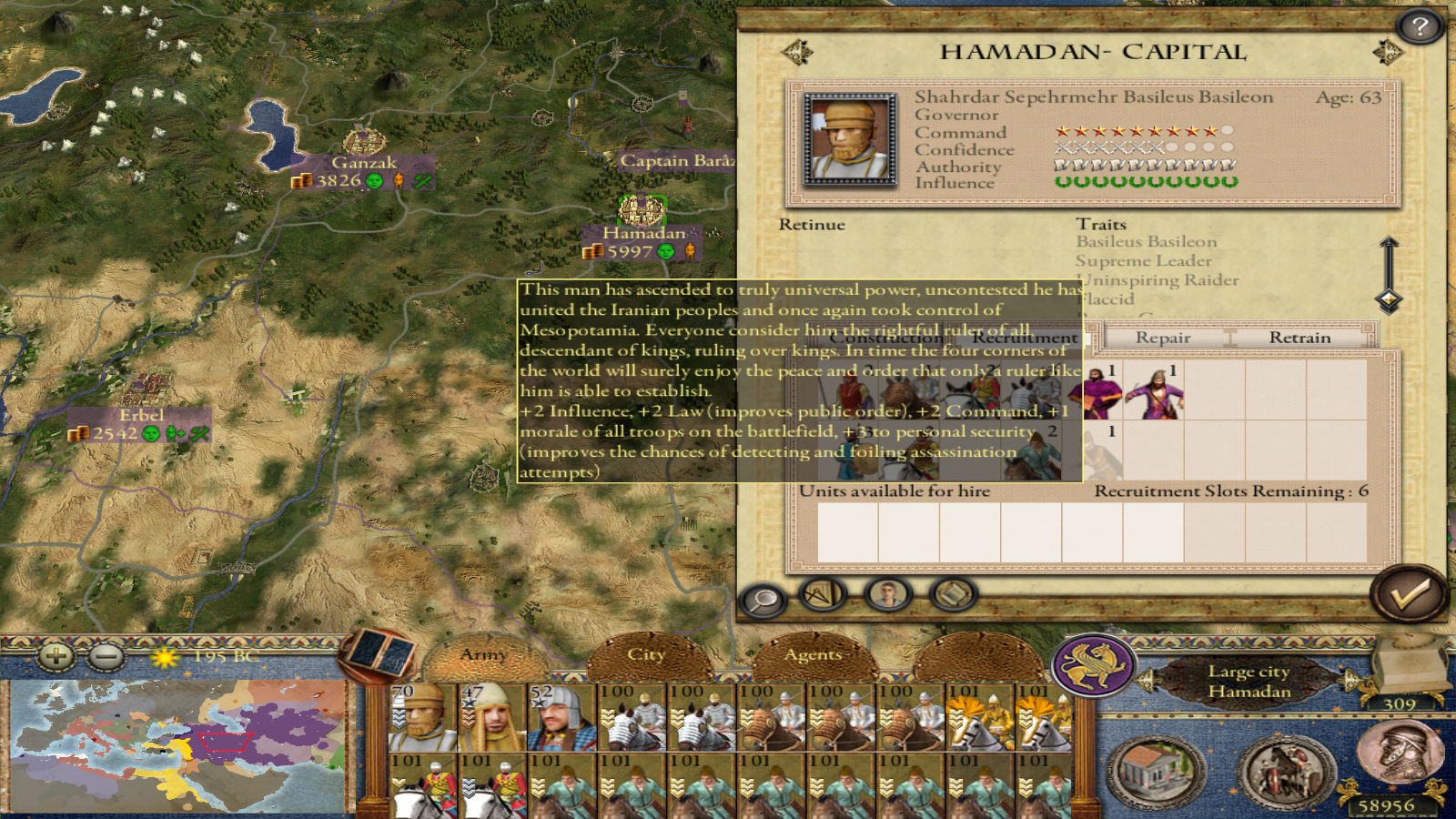
Task: Open the settlement details scroll icon
Action: (953, 594)
